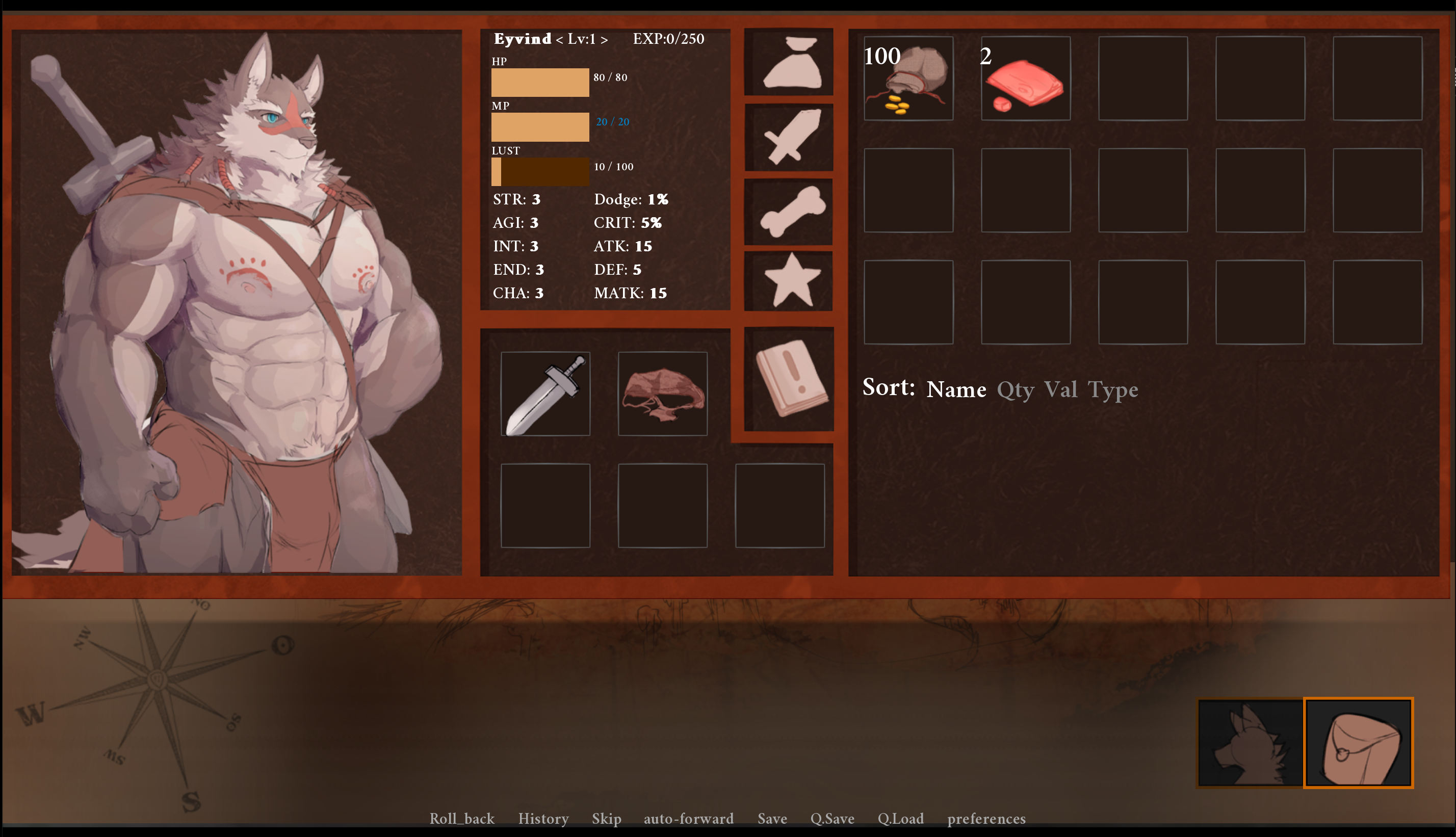Screen dimensions: 1456x837
Task: Open the star category tab
Action: [789, 281]
